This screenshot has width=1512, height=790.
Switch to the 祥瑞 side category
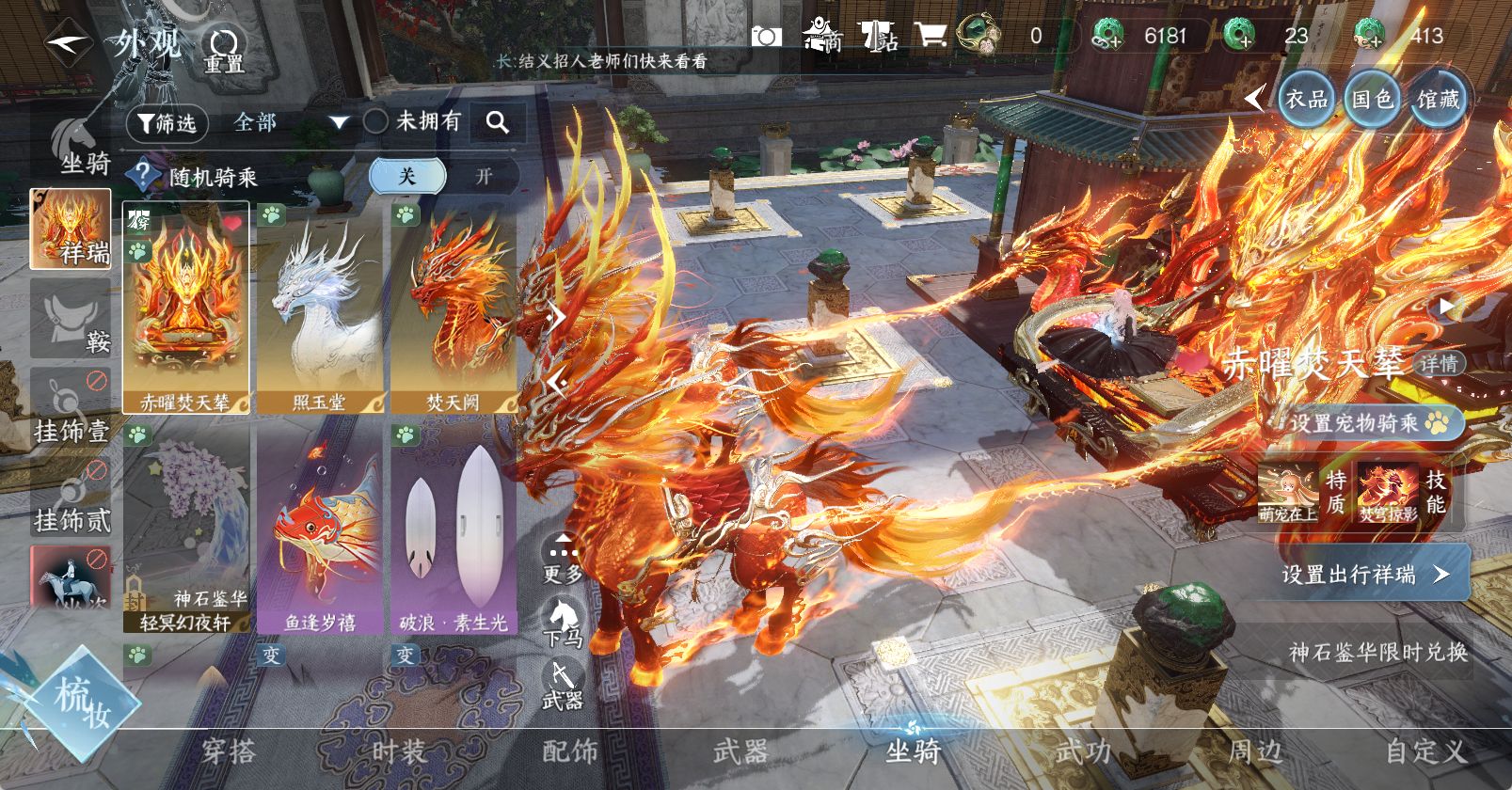pos(71,229)
